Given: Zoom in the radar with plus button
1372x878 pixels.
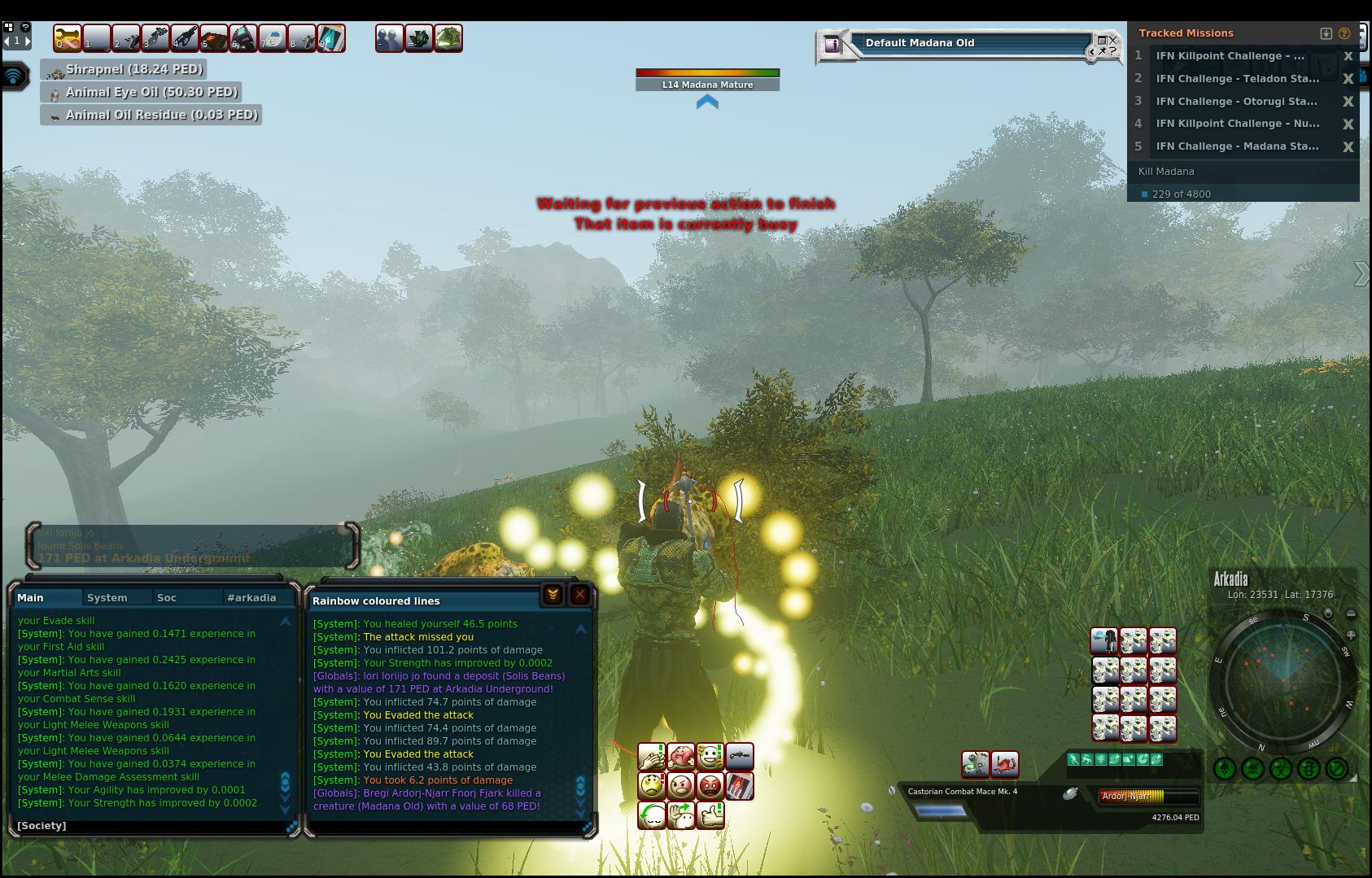Looking at the screenshot, I should pyautogui.click(x=1351, y=634).
